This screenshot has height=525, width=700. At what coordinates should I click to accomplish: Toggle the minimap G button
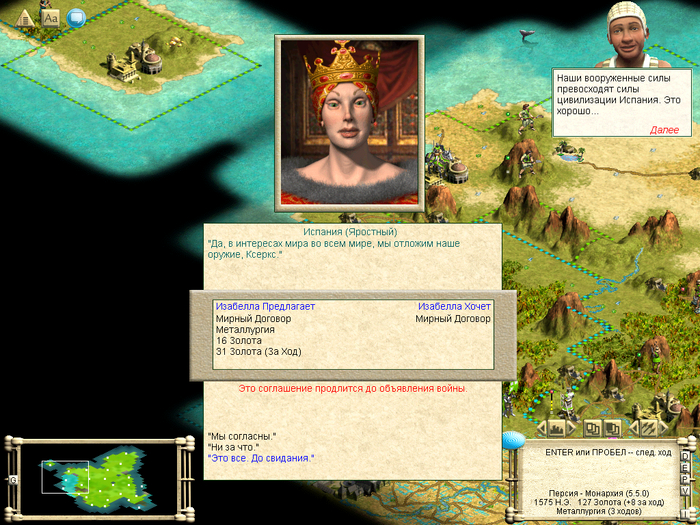tap(13, 480)
